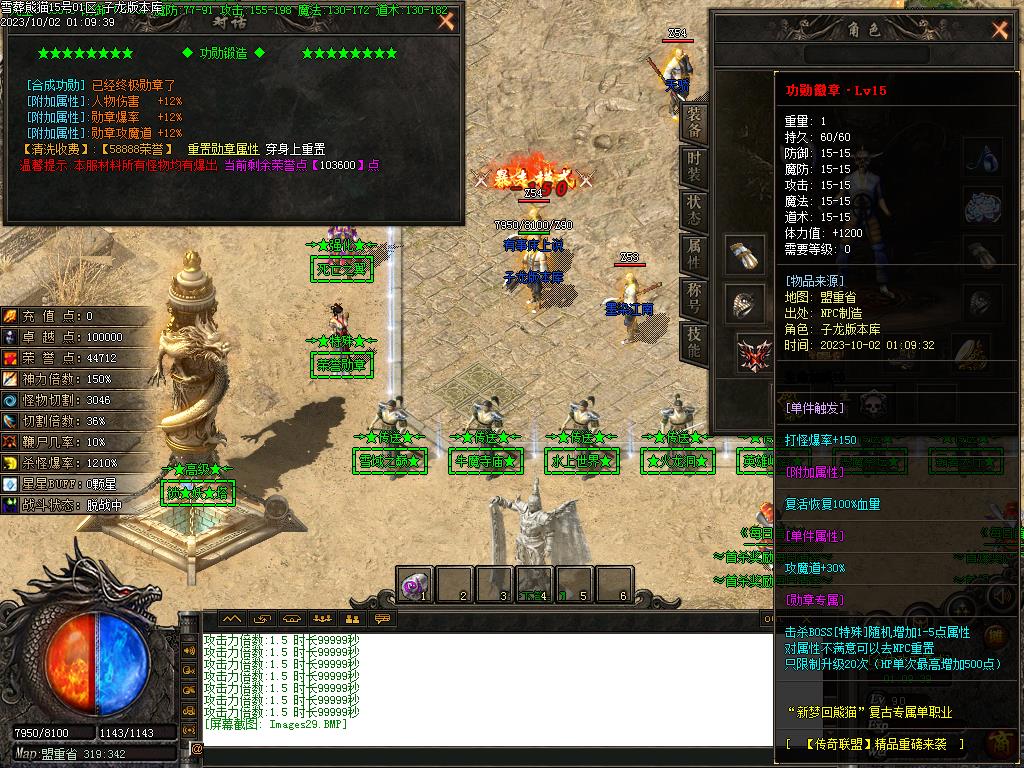This screenshot has width=1024, height=768.
Task: Switch to the 装备 equipment tab
Action: pyautogui.click(x=694, y=125)
